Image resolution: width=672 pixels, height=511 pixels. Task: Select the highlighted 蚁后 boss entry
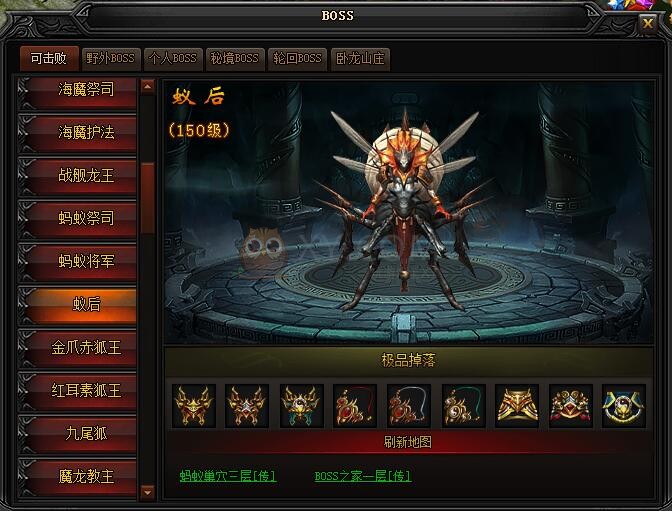(86, 303)
